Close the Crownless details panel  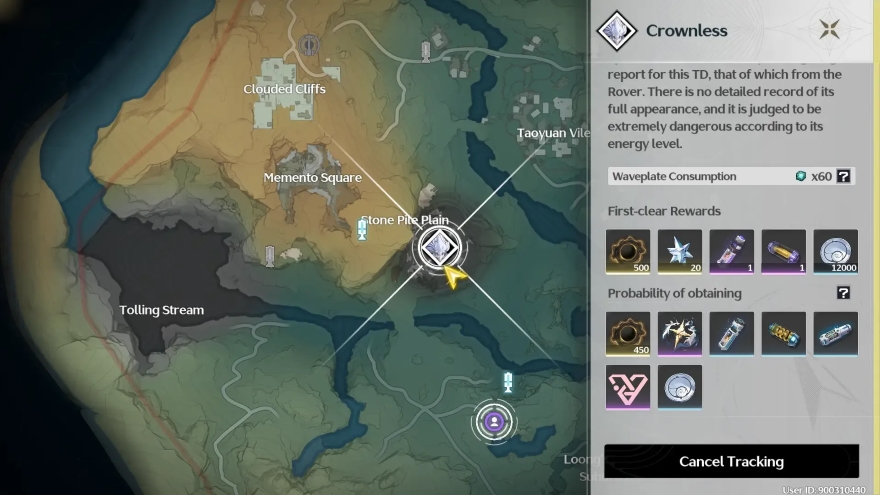(x=829, y=29)
